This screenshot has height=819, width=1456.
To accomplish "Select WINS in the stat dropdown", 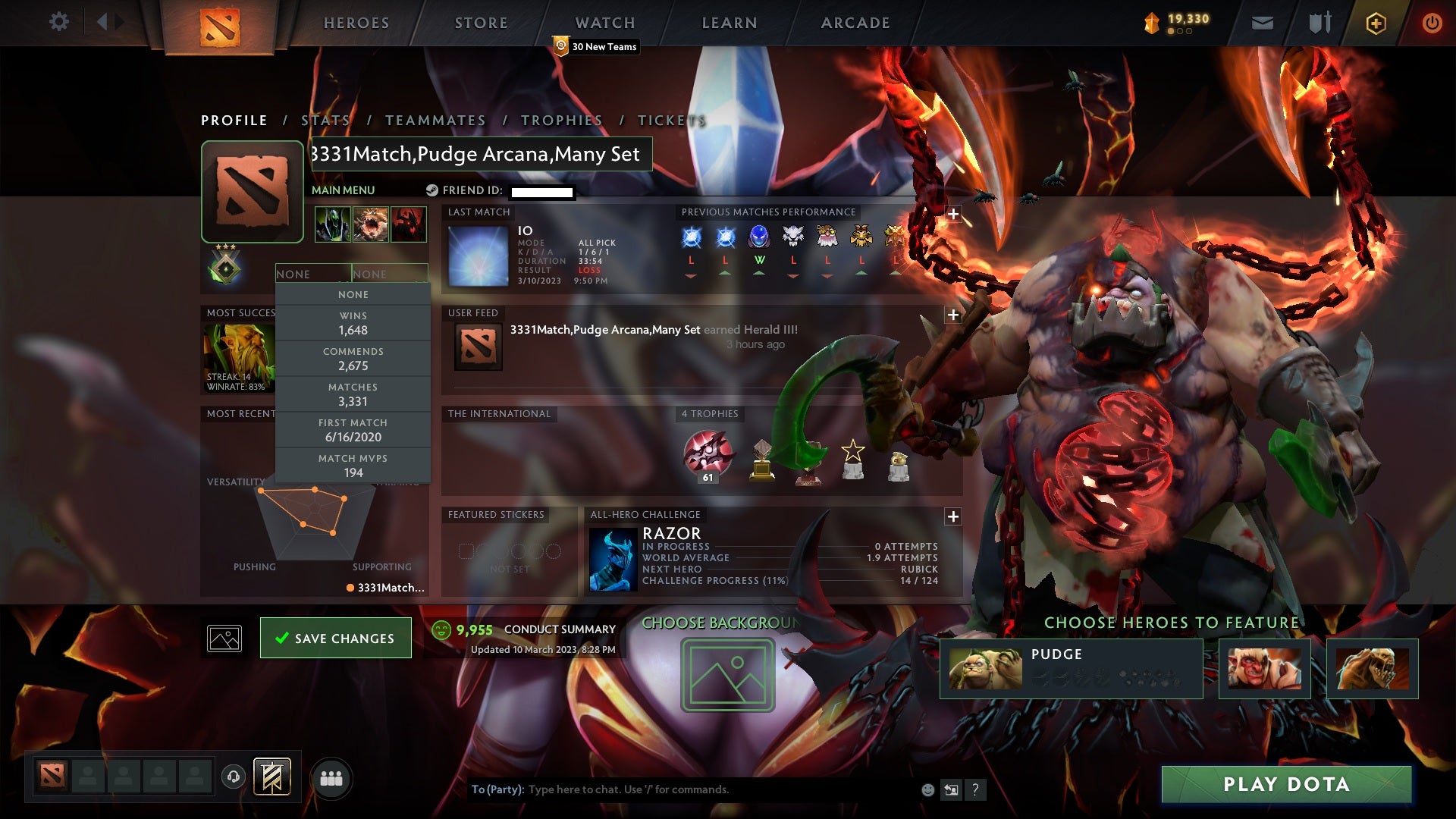I will point(353,323).
